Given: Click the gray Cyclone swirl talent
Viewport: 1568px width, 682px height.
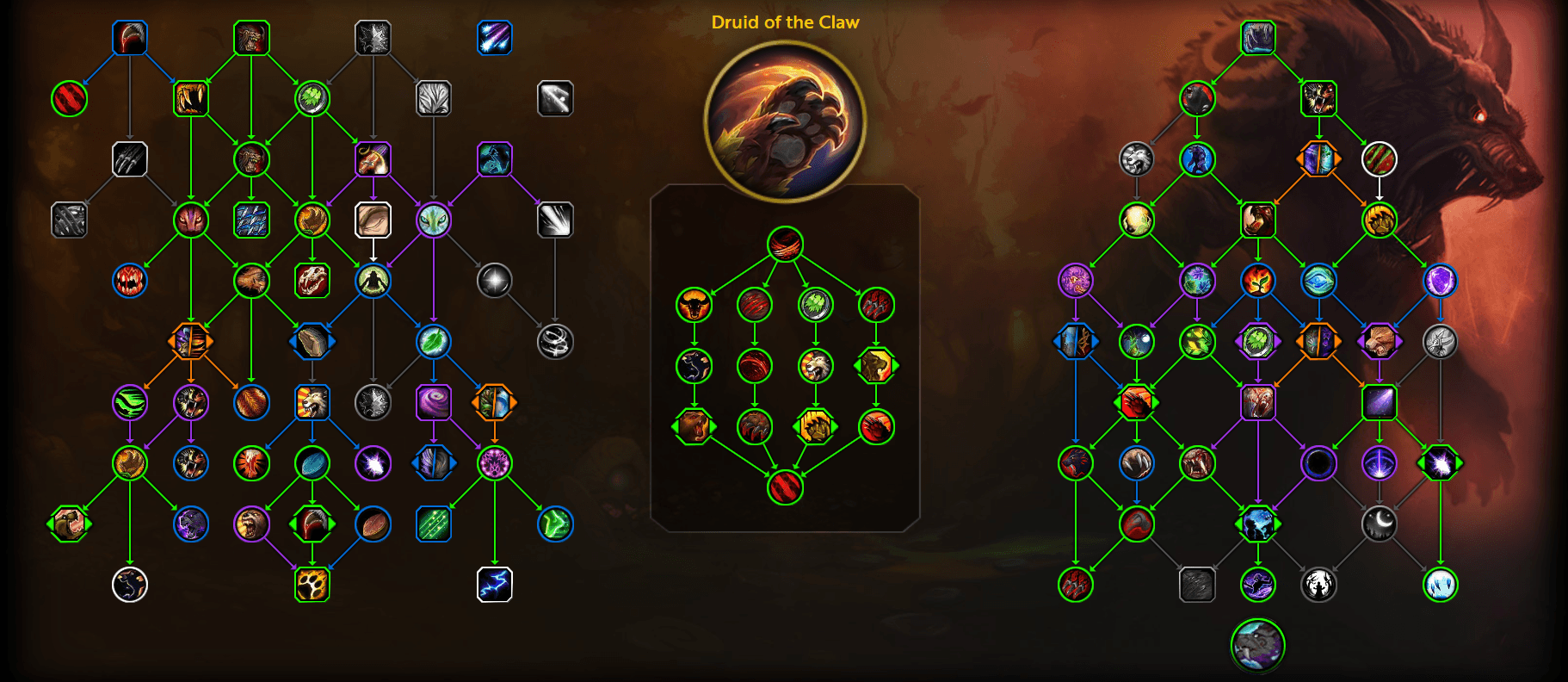Looking at the screenshot, I should coord(555,339).
